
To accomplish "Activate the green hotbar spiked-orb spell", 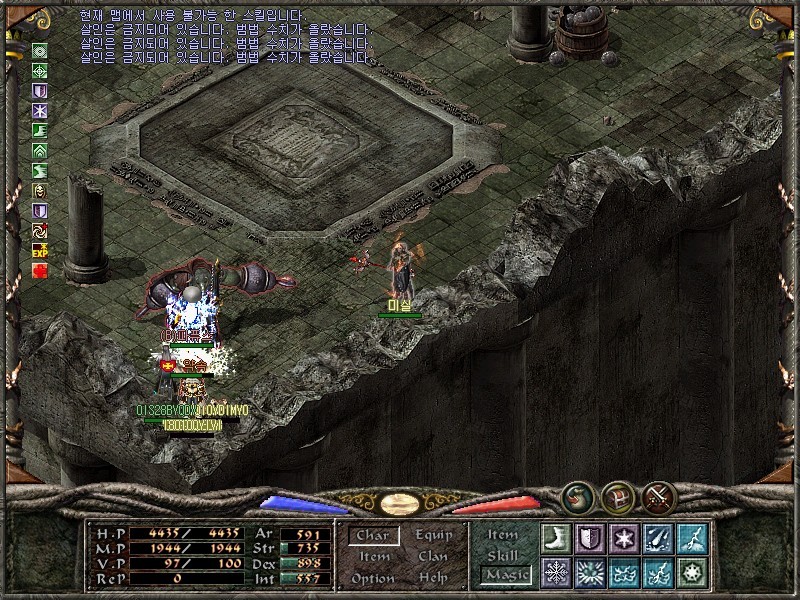I will 692,572.
